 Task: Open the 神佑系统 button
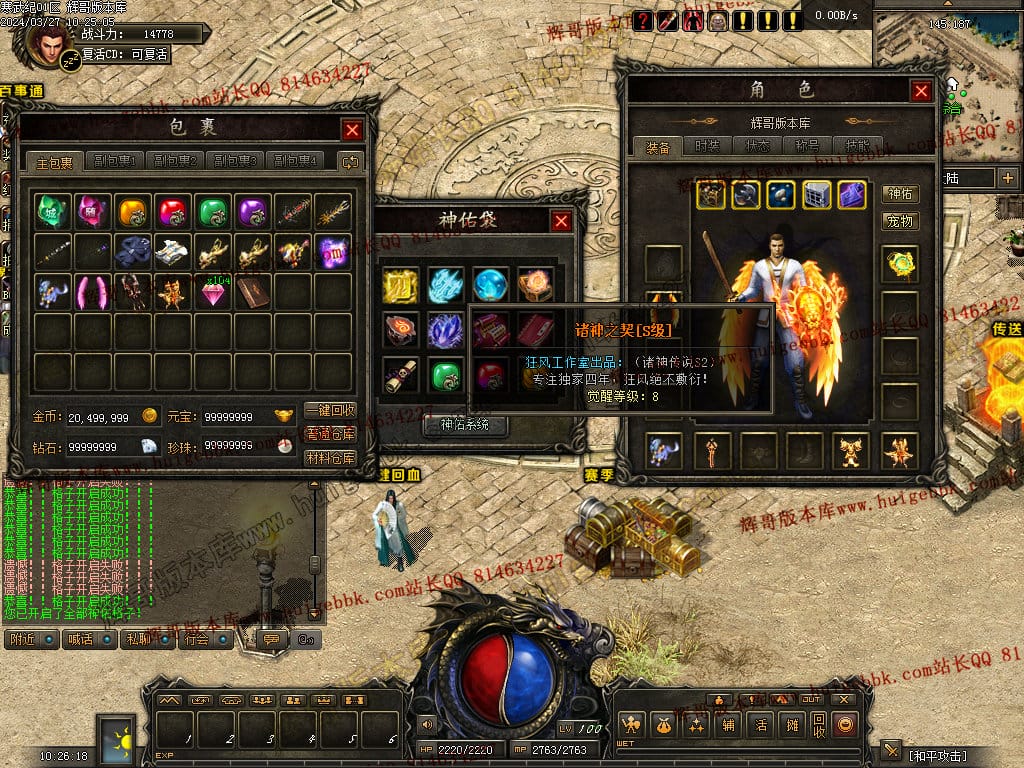(x=467, y=426)
